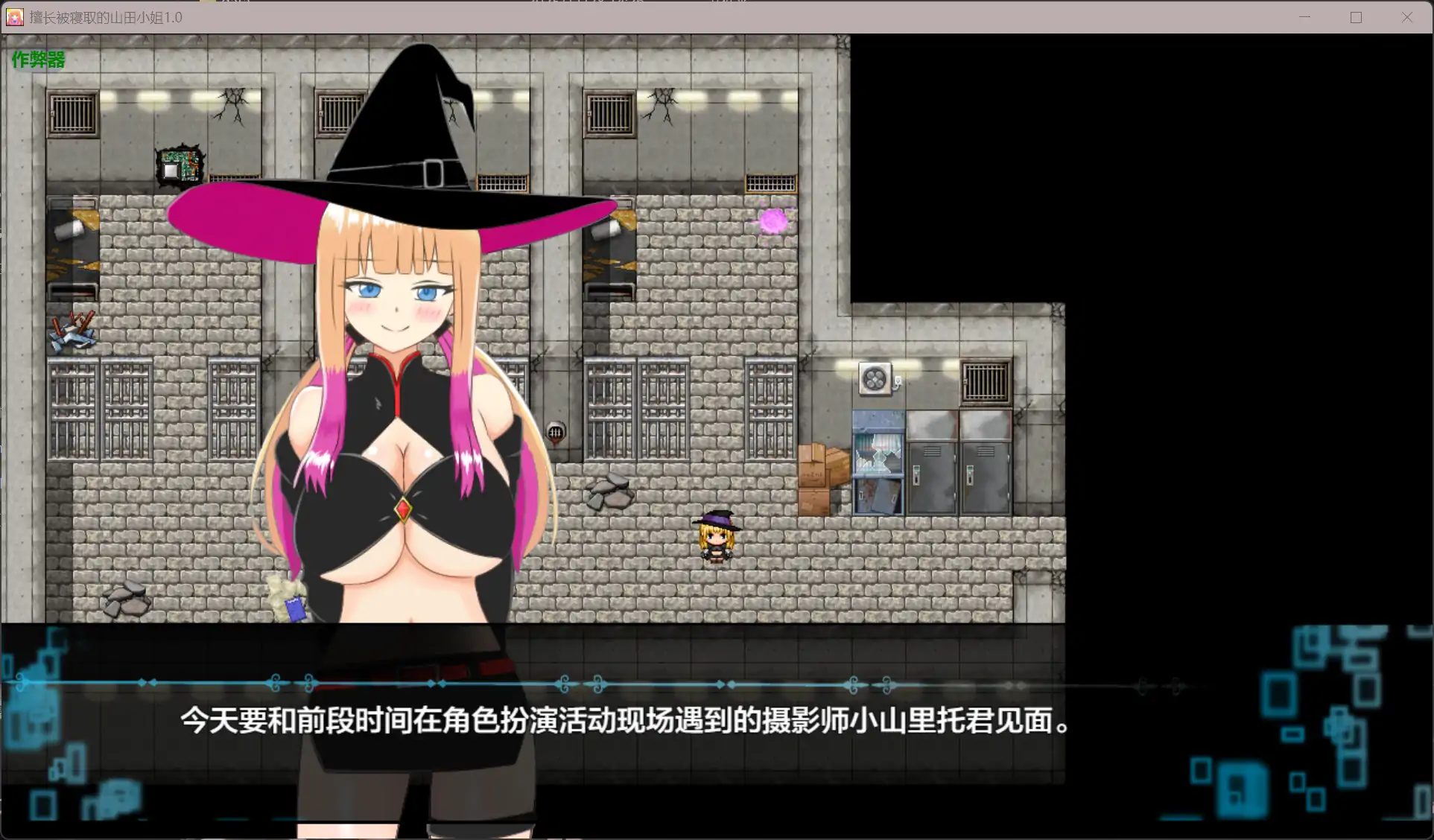The height and width of the screenshot is (840, 1434).
Task: Click the game title text in the title bar
Action: (x=104, y=16)
